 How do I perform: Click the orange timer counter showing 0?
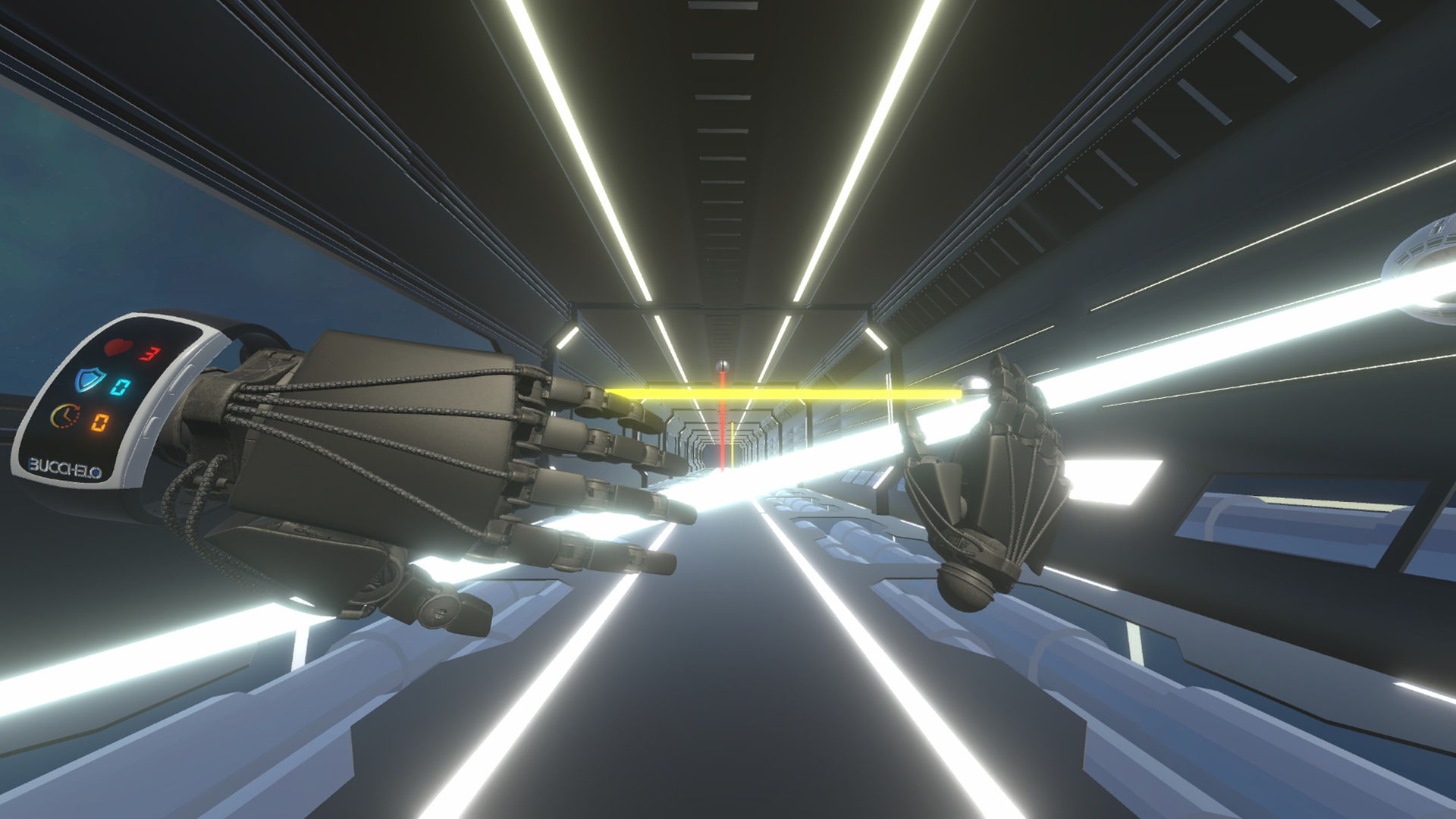[x=101, y=423]
